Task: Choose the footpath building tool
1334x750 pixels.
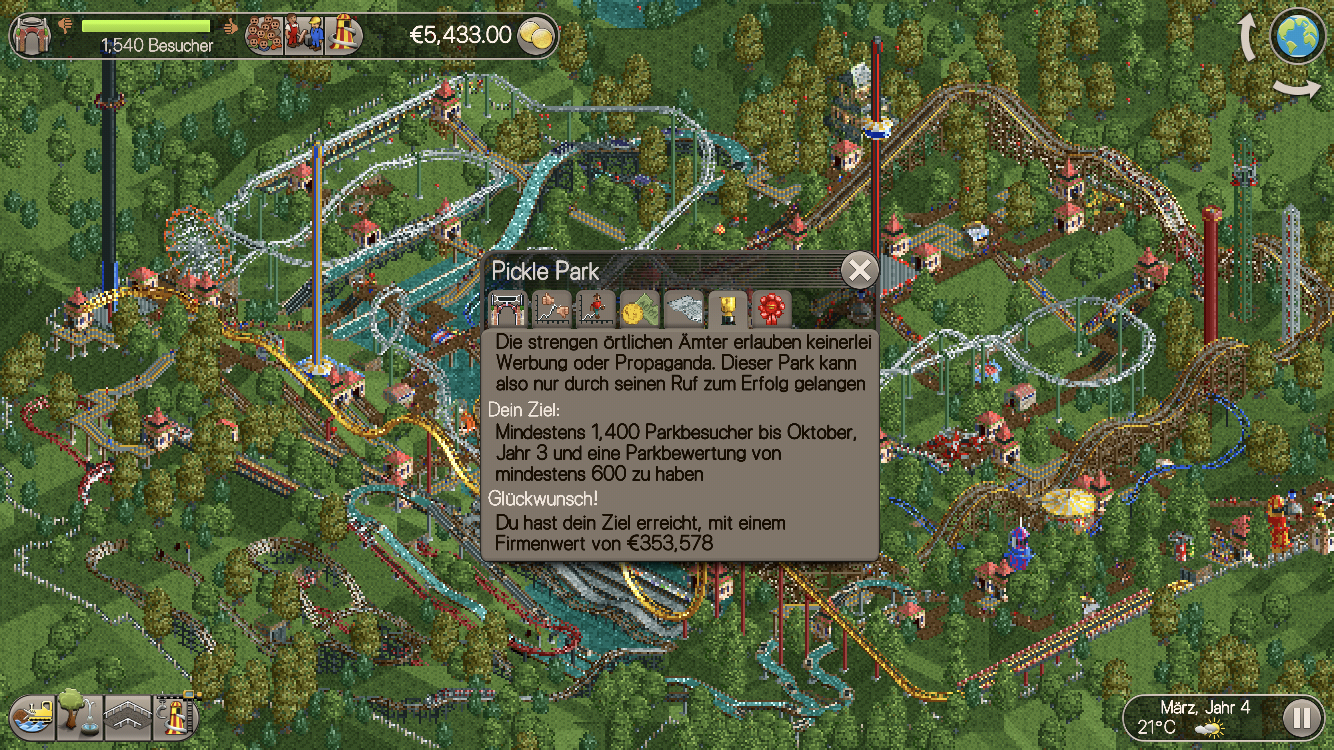Action: (x=127, y=715)
